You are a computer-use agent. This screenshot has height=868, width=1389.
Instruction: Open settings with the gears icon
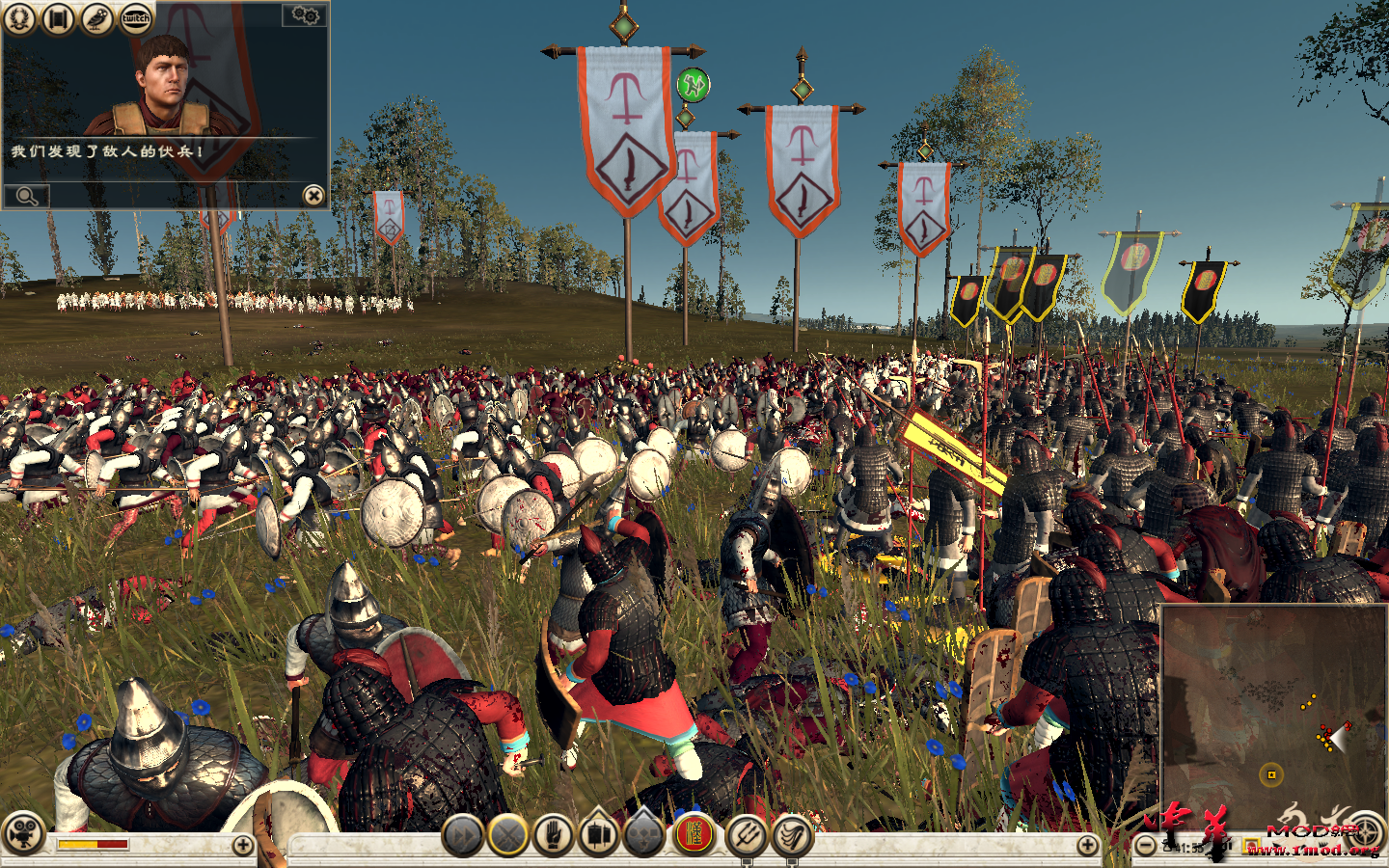304,16
